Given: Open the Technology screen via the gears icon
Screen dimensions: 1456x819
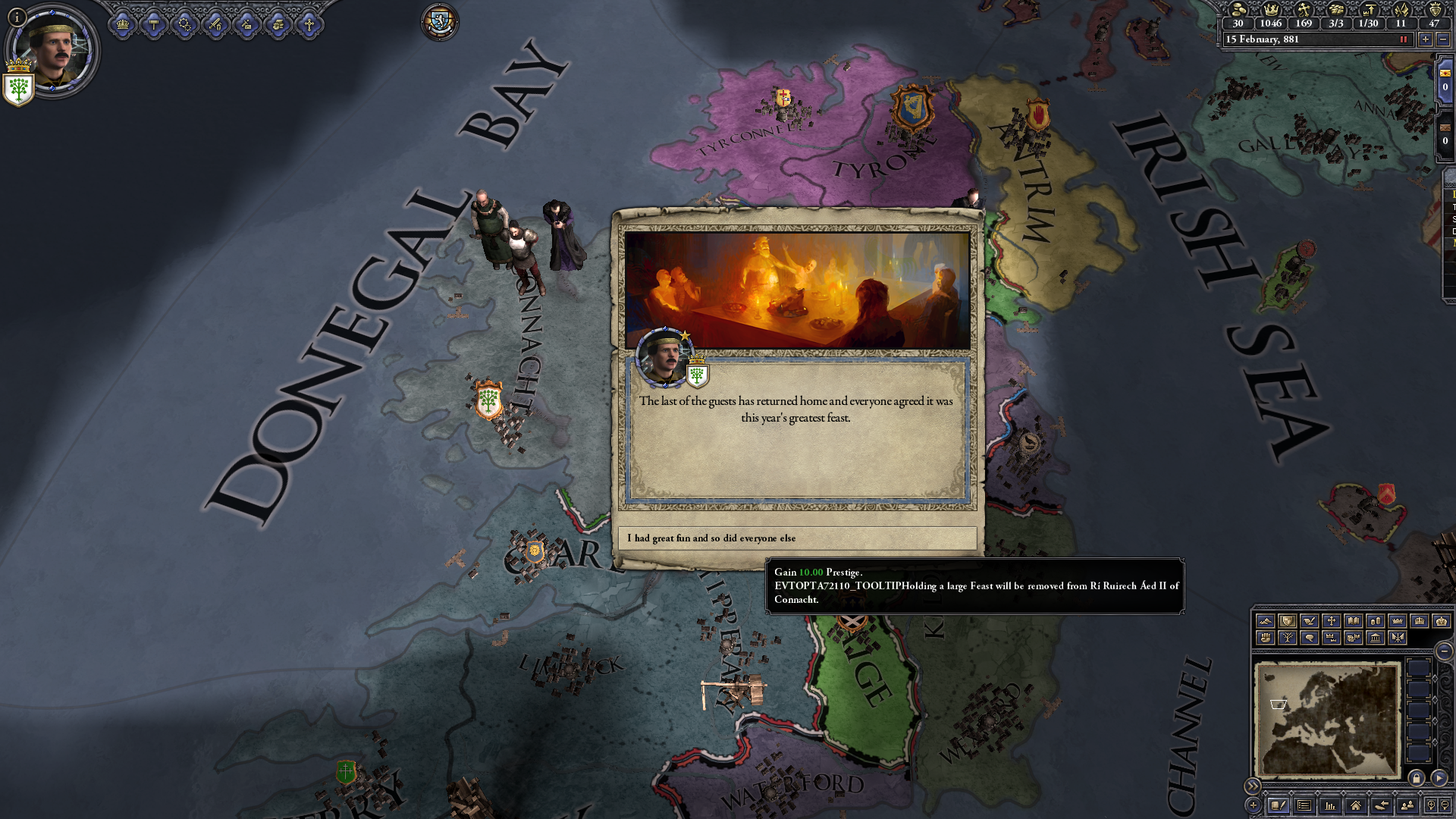Looking at the screenshot, I should coord(185,24).
